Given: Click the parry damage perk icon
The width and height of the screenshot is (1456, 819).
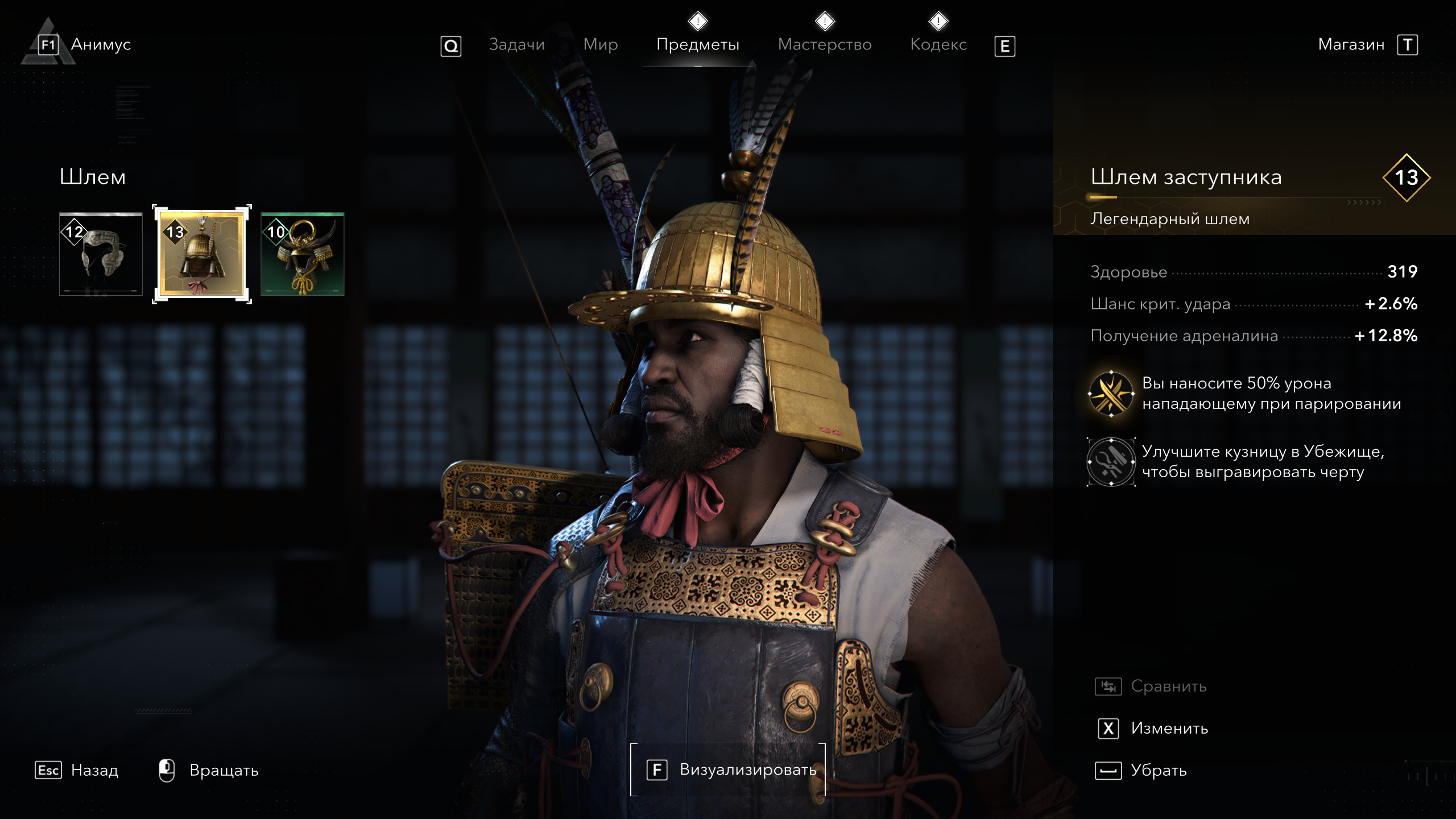Looking at the screenshot, I should pos(1111,394).
